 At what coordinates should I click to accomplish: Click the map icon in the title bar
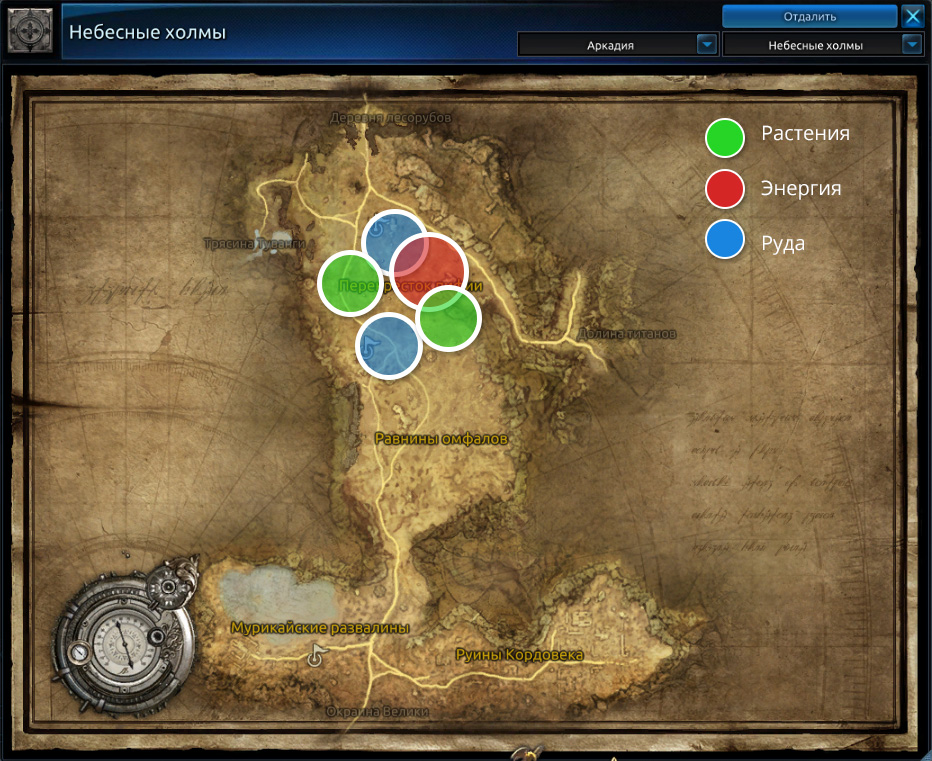pyautogui.click(x=30, y=30)
